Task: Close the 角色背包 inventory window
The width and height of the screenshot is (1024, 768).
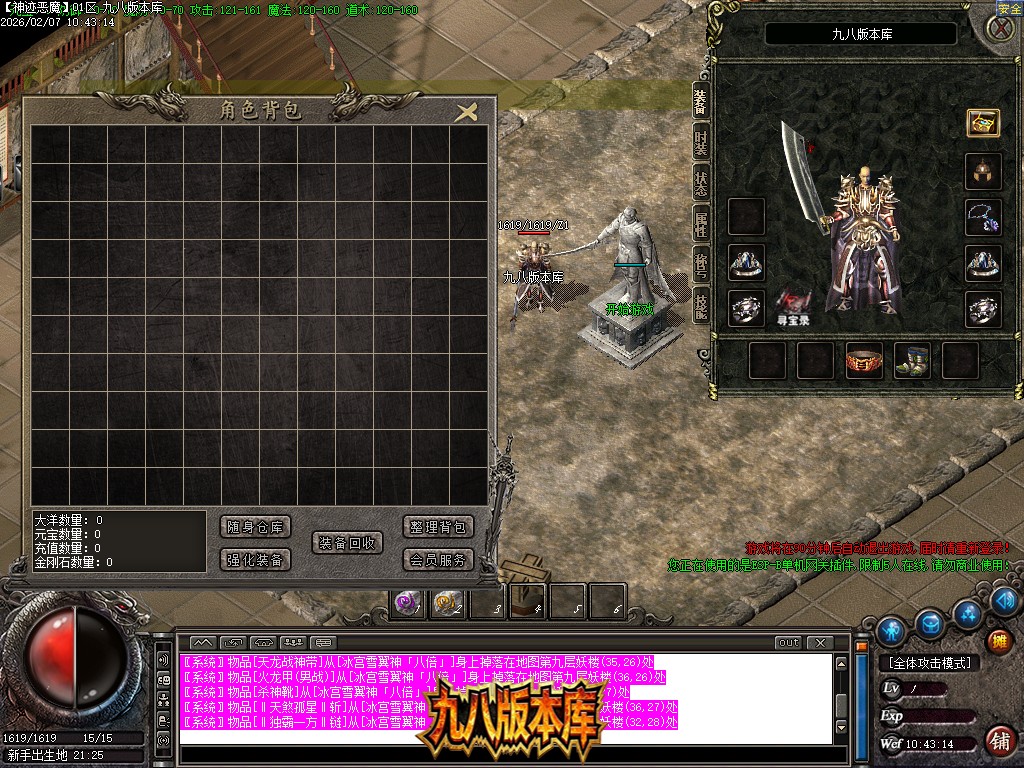Action: pos(466,112)
